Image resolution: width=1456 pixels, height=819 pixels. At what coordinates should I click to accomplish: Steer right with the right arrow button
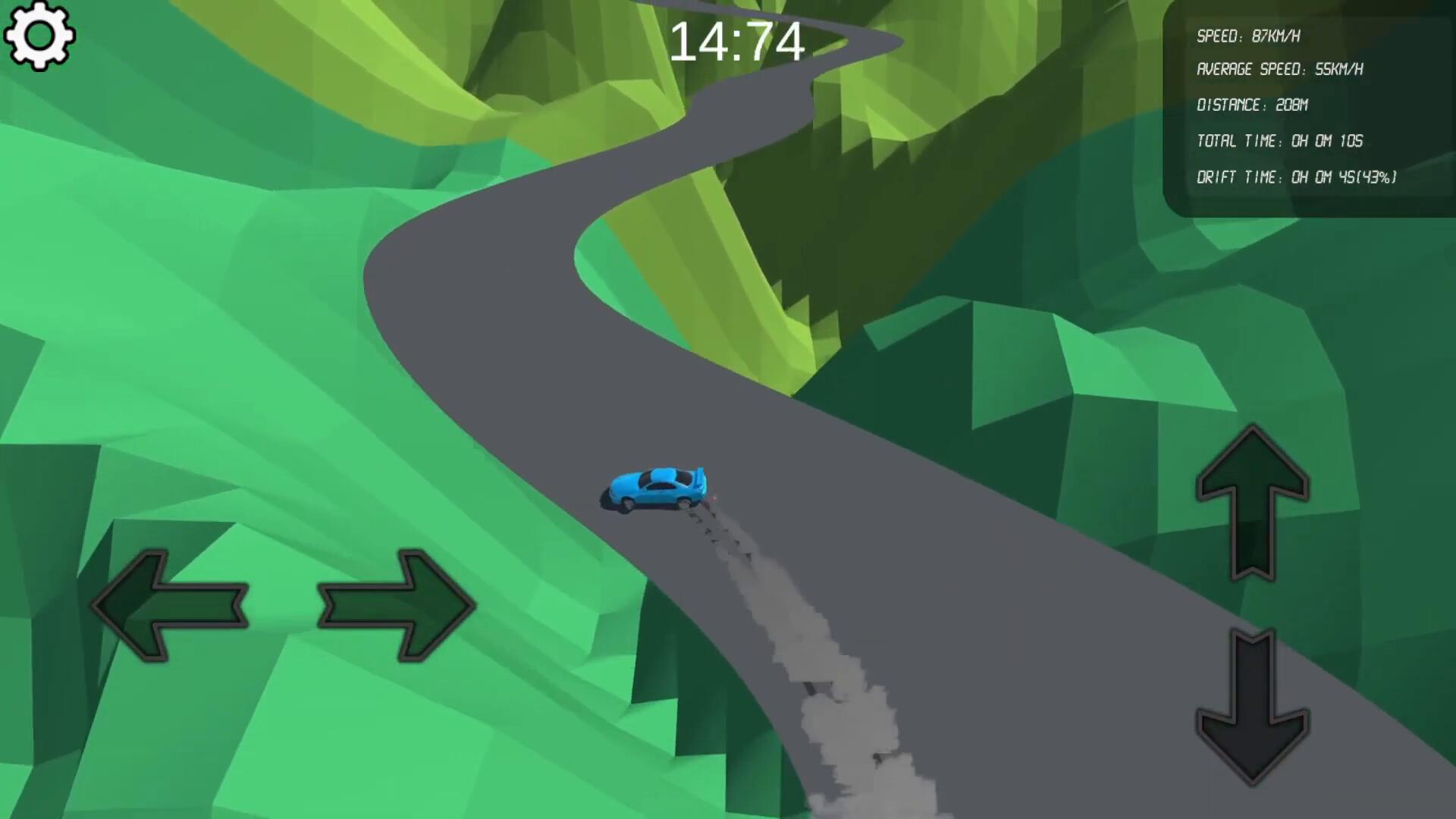[x=396, y=605]
